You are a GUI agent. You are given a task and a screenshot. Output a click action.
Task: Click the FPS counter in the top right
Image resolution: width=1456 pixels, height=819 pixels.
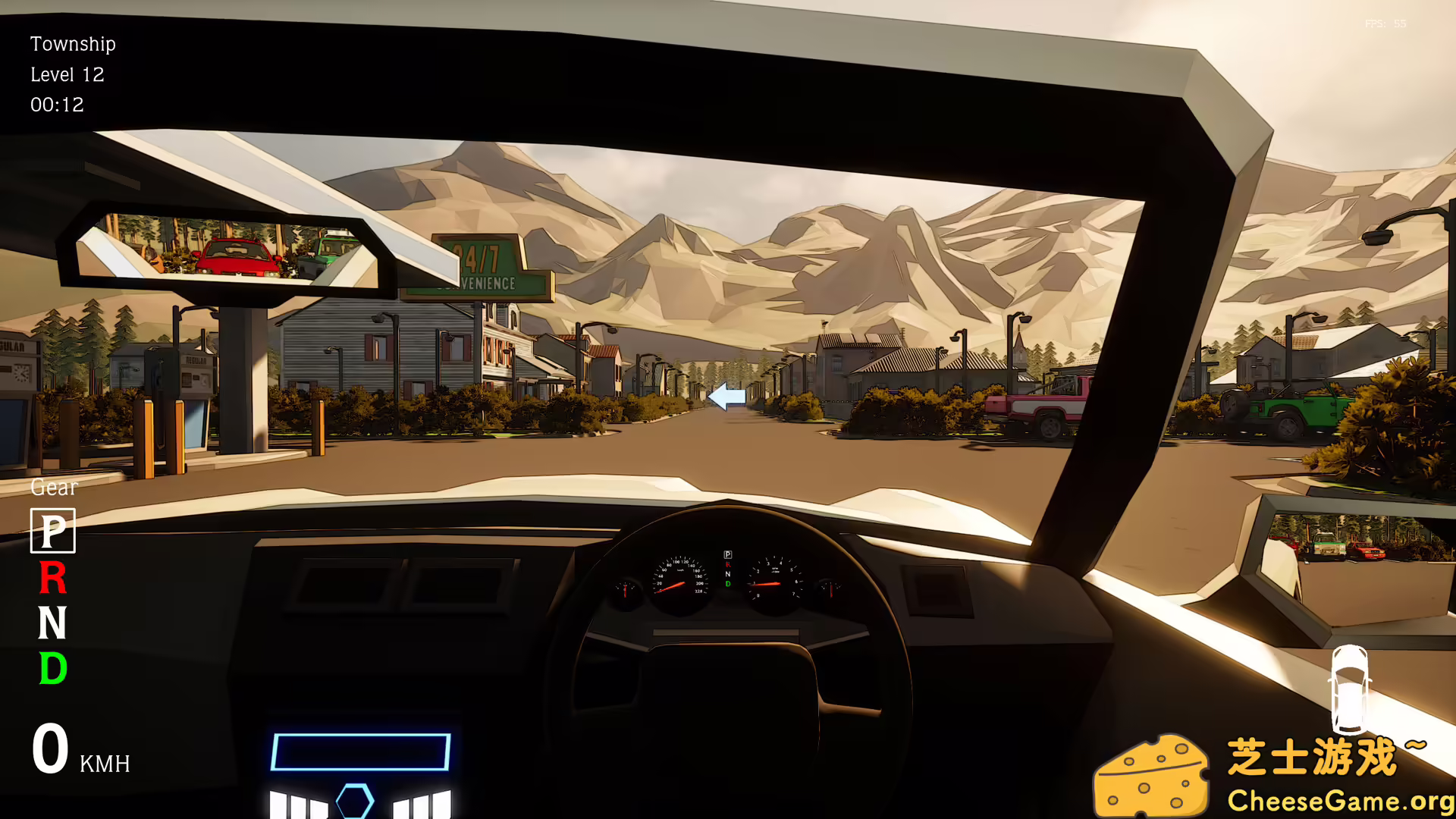click(1388, 23)
